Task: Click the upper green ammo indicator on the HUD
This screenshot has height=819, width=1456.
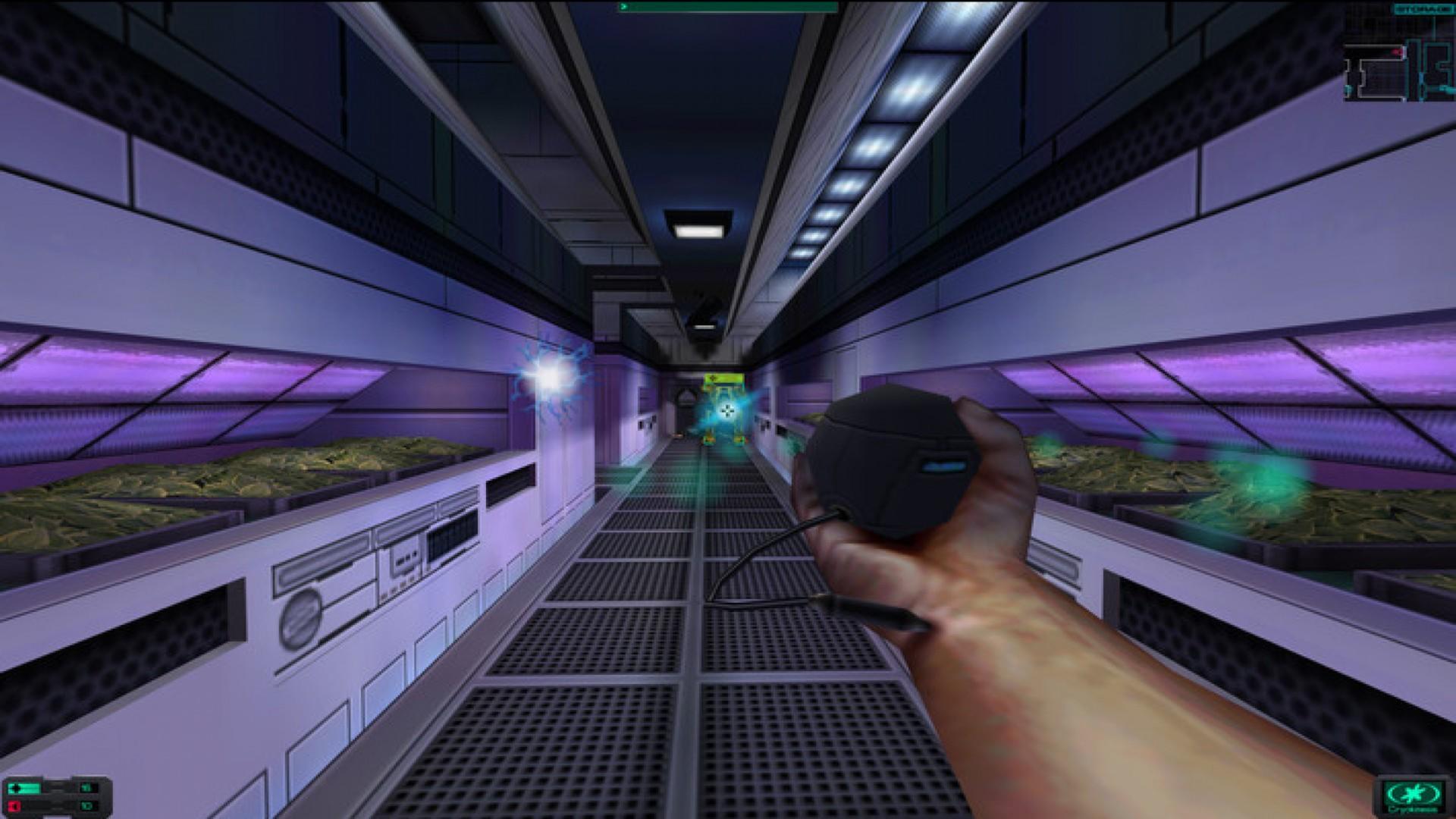Action: pos(87,789)
